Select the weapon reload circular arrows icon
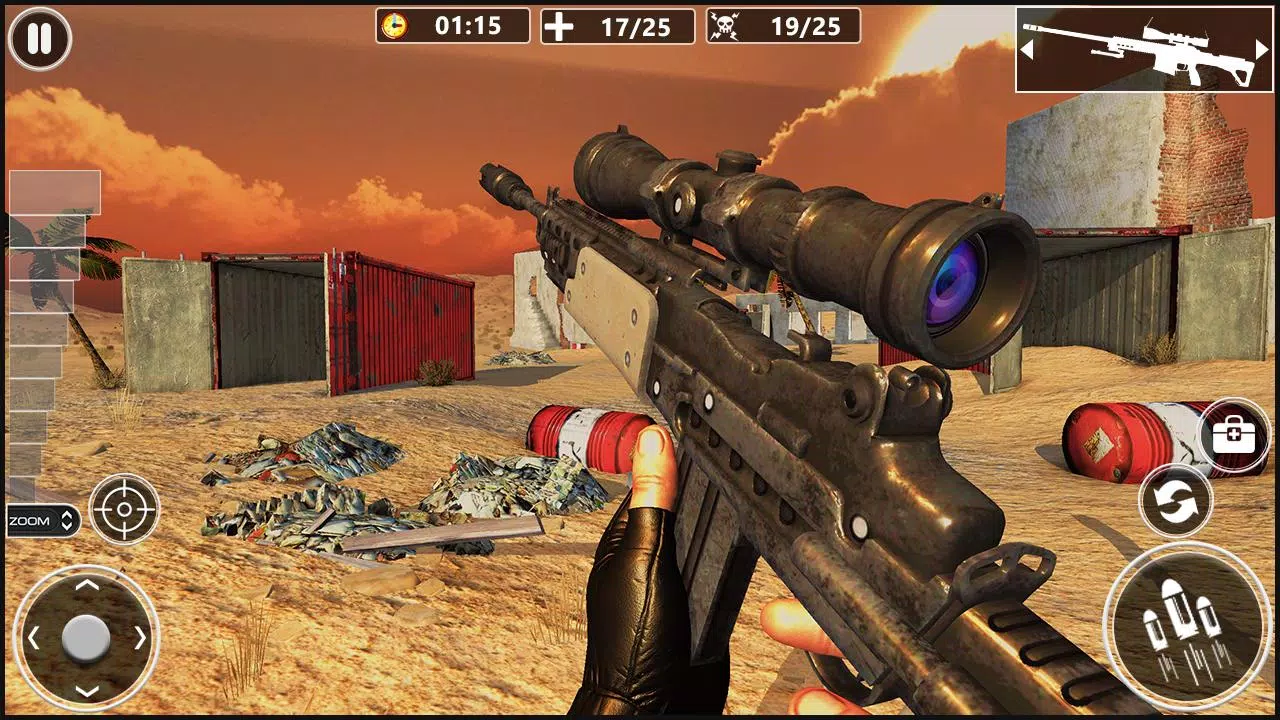The width and height of the screenshot is (1280, 720). (x=1176, y=500)
